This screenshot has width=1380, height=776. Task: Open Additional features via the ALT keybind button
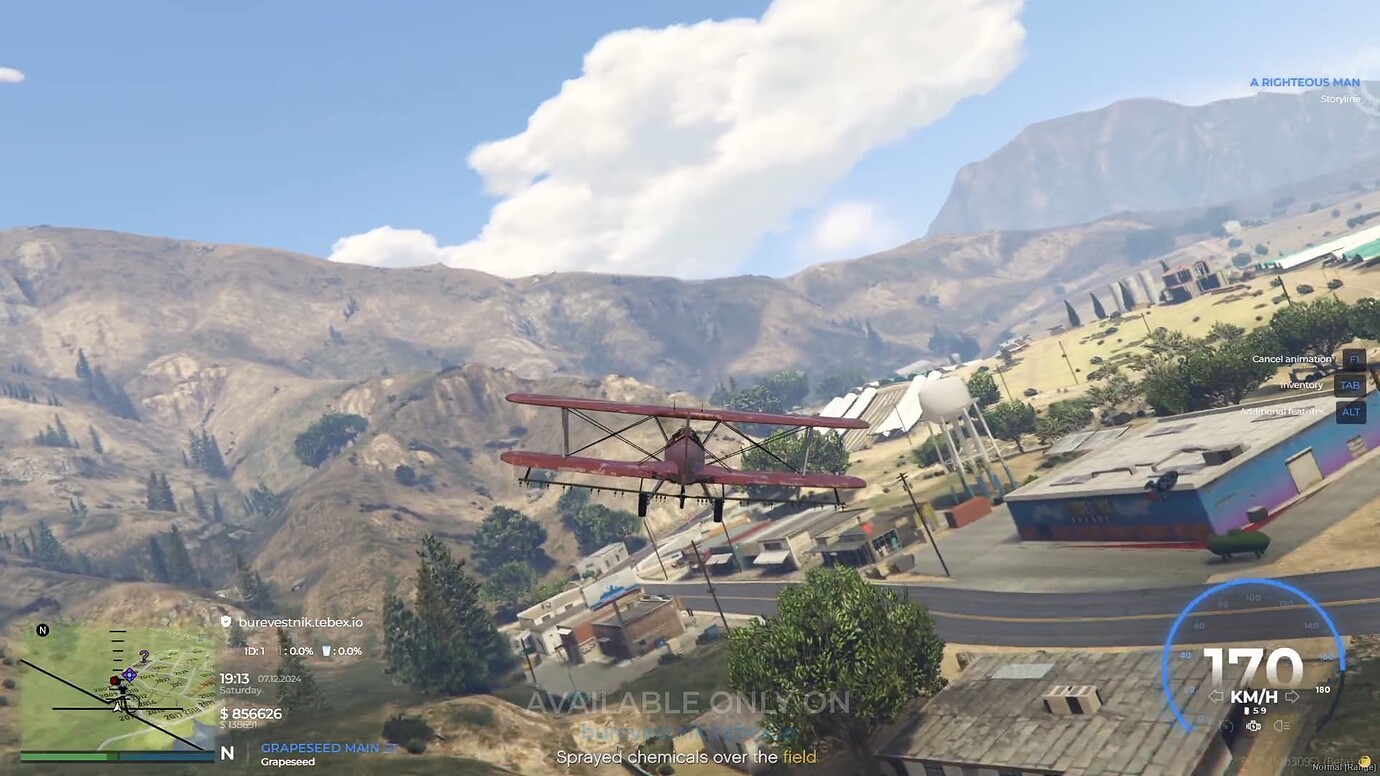[1350, 412]
